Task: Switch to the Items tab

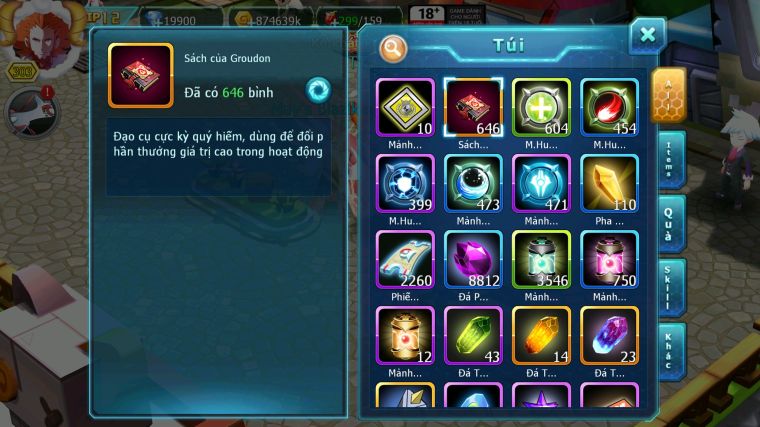Action: click(670, 159)
